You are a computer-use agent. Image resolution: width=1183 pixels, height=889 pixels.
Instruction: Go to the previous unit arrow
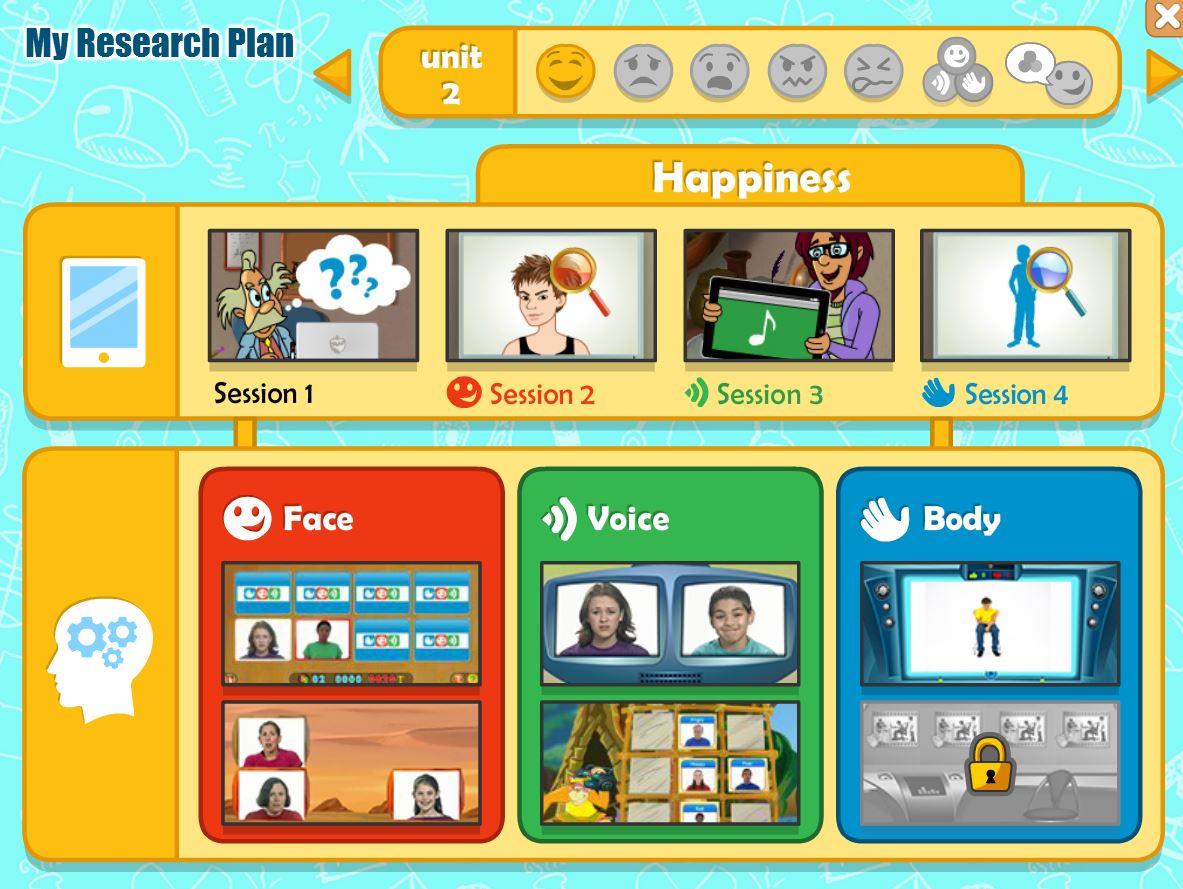[334, 73]
